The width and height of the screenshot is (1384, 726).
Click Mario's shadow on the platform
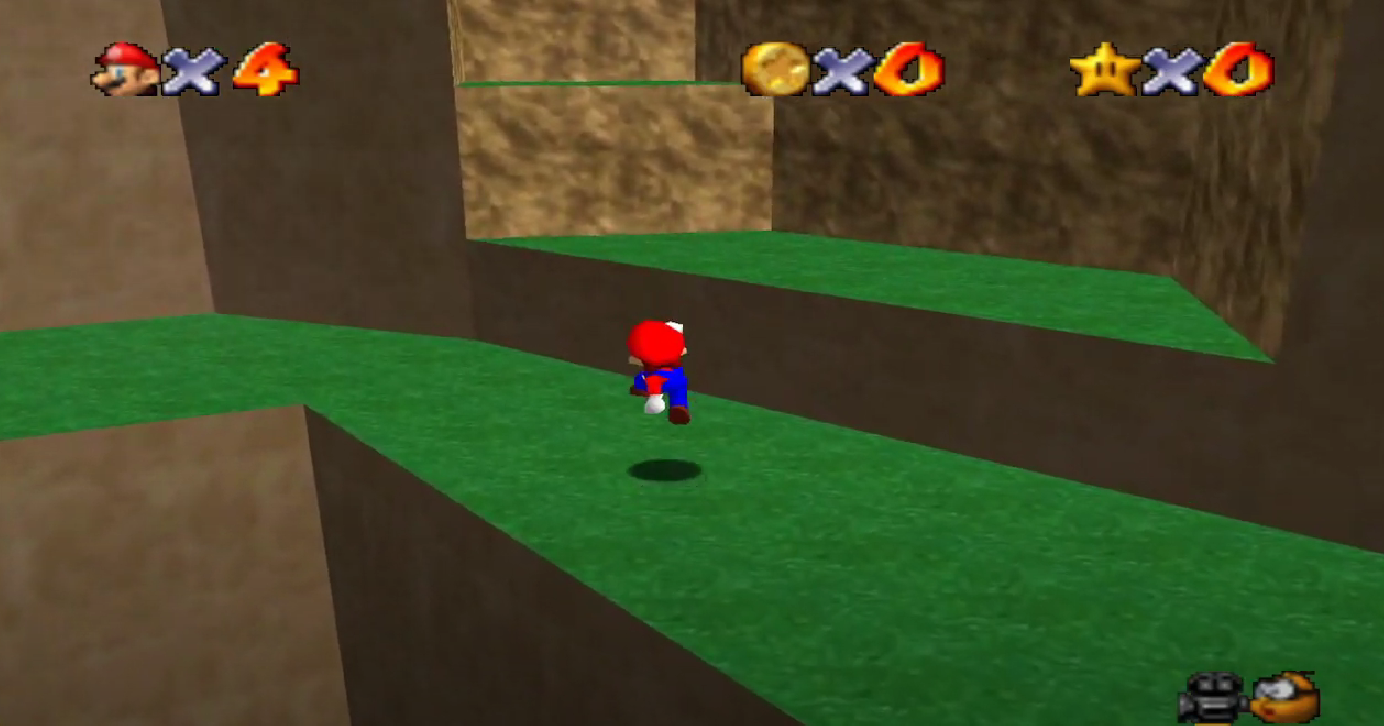point(662,467)
